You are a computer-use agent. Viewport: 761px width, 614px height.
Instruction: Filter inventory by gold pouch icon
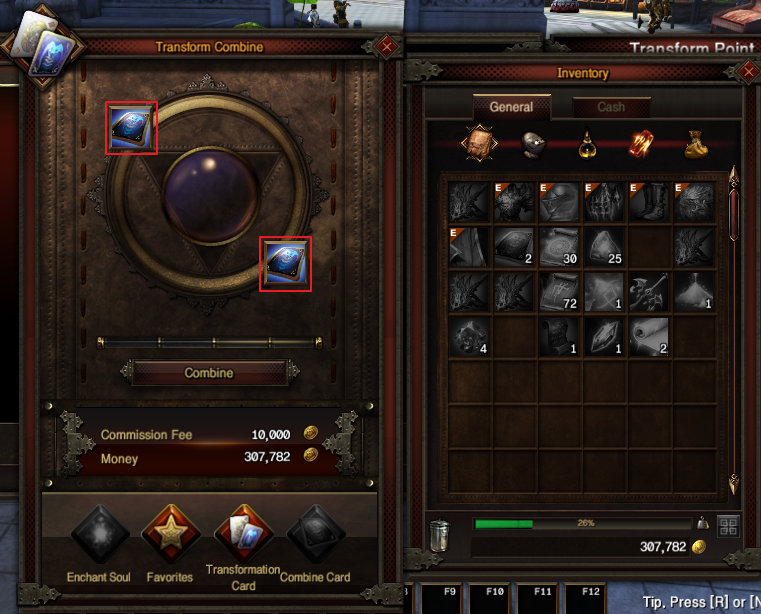695,146
